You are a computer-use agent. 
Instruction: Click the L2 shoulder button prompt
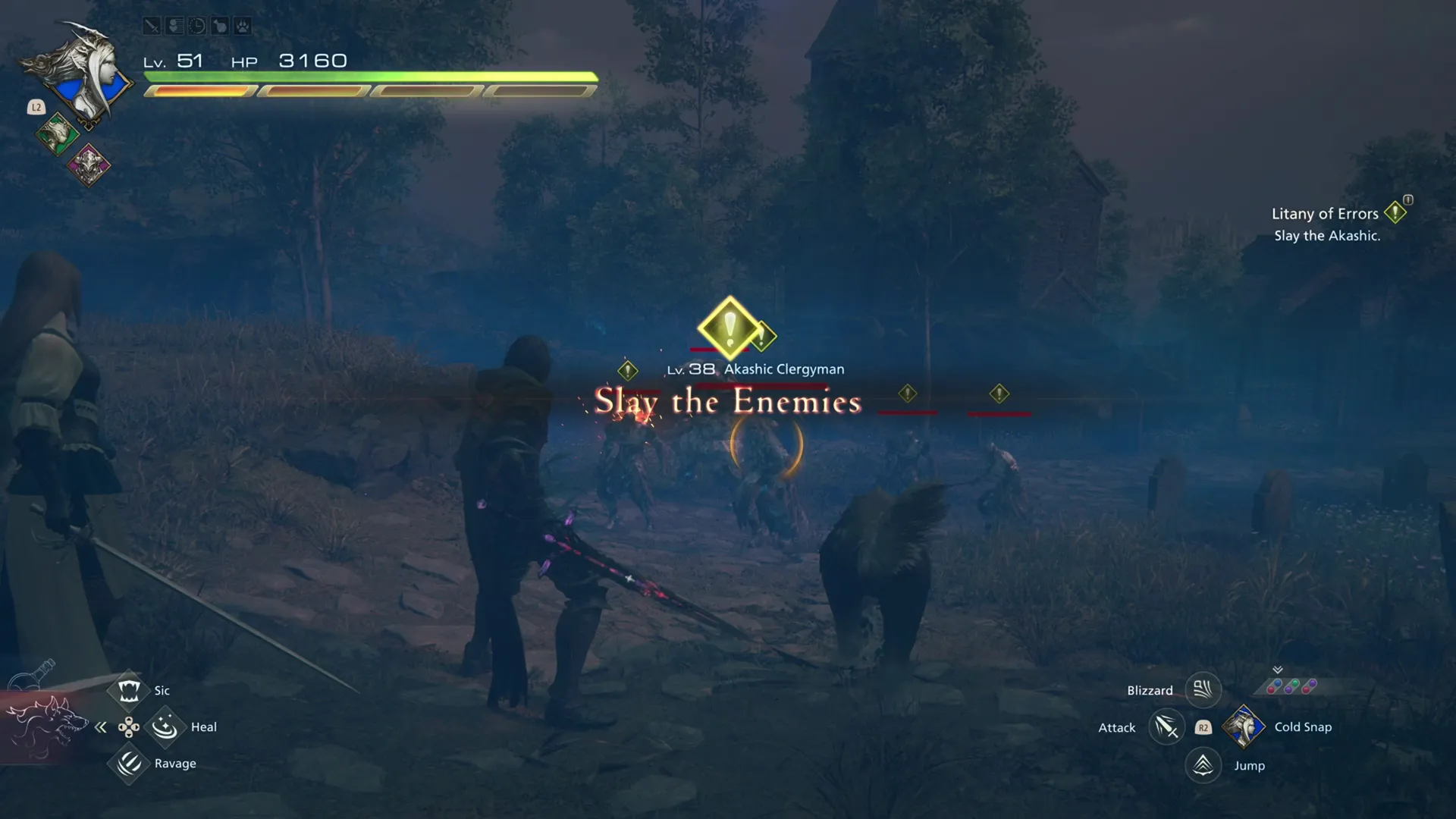pyautogui.click(x=36, y=107)
